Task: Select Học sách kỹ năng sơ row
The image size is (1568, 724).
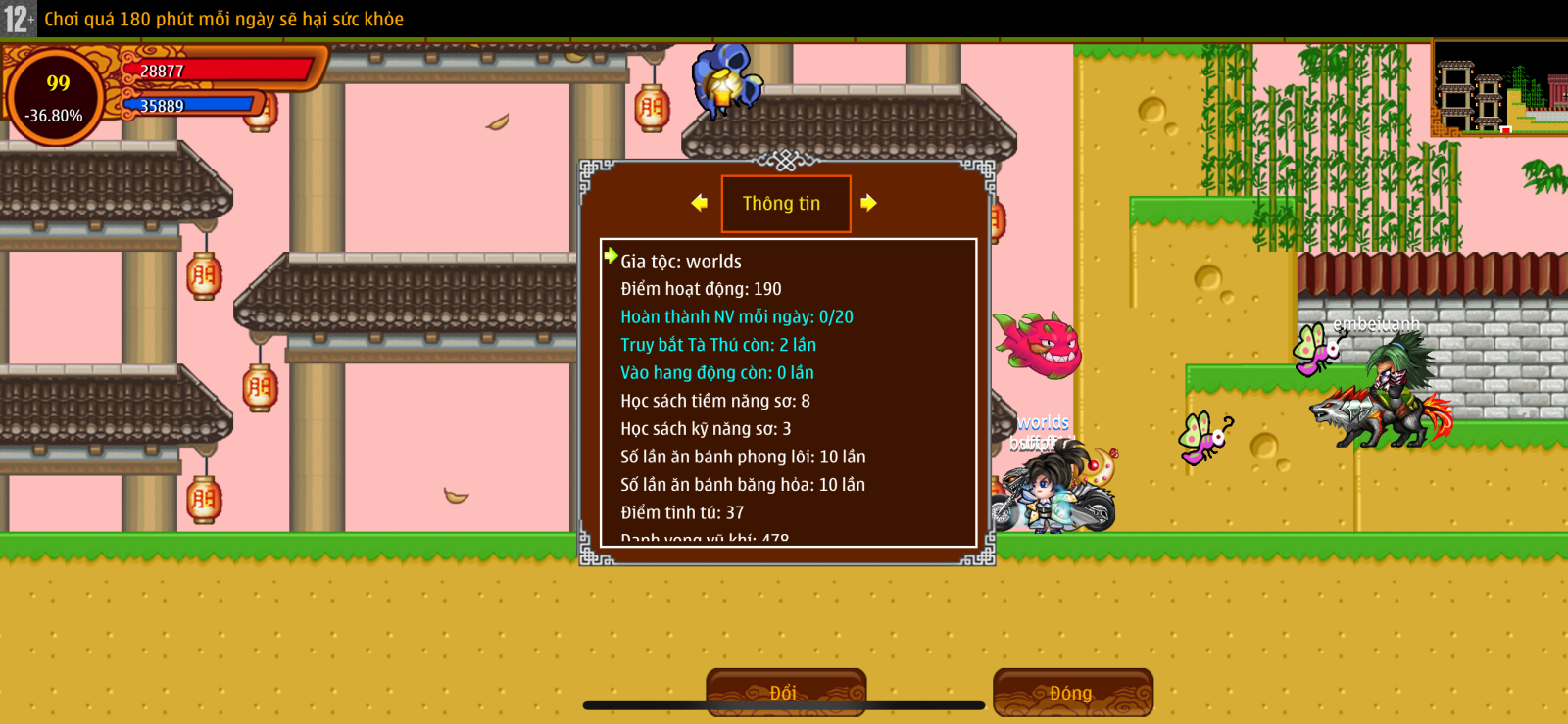Action: (706, 428)
